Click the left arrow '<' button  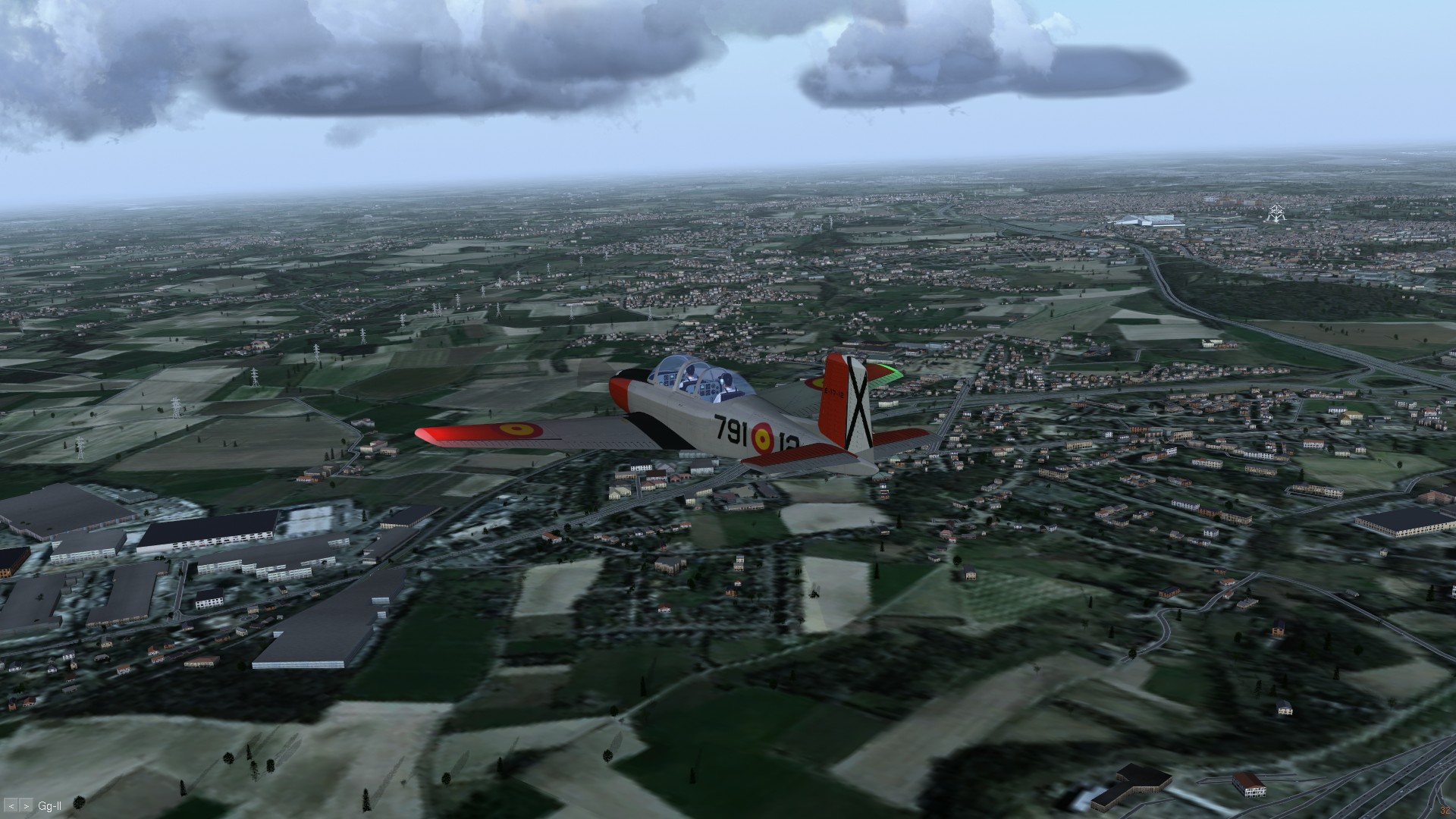(13, 805)
